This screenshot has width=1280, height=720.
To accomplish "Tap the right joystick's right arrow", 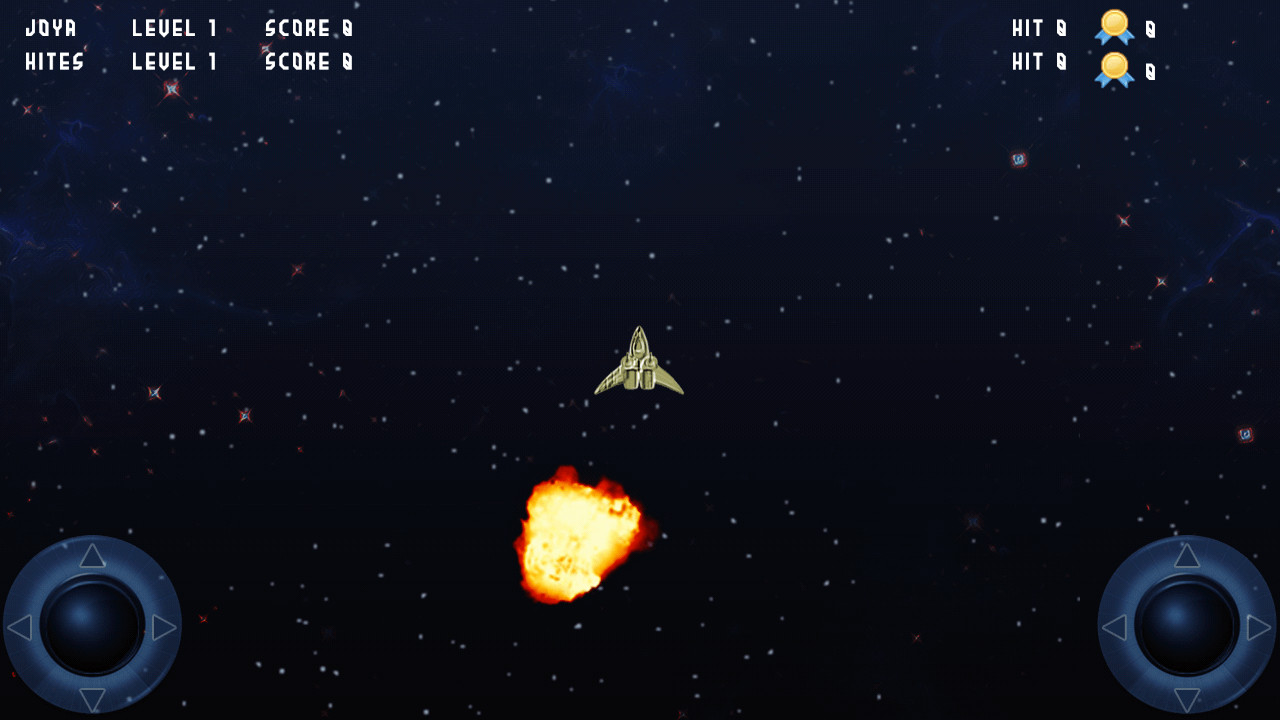I will coord(1259,628).
